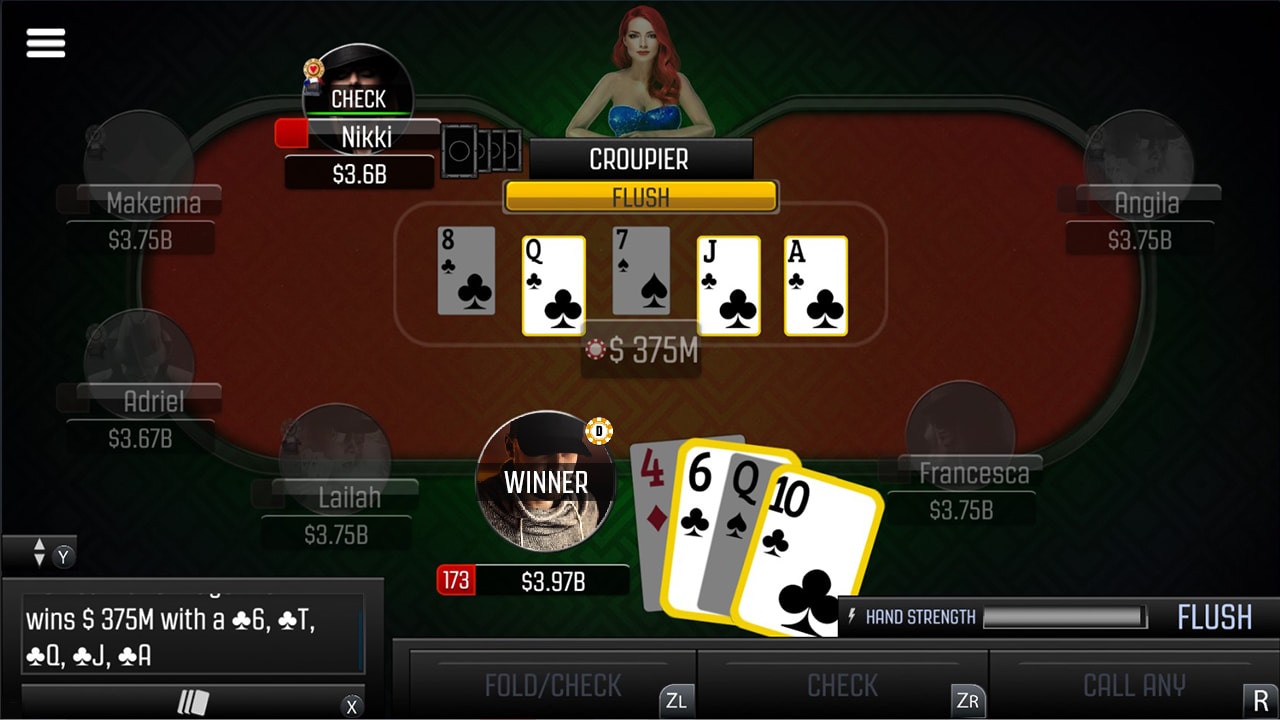The height and width of the screenshot is (720, 1280).
Task: Click the R badge on the Call Any button
Action: click(x=1260, y=701)
